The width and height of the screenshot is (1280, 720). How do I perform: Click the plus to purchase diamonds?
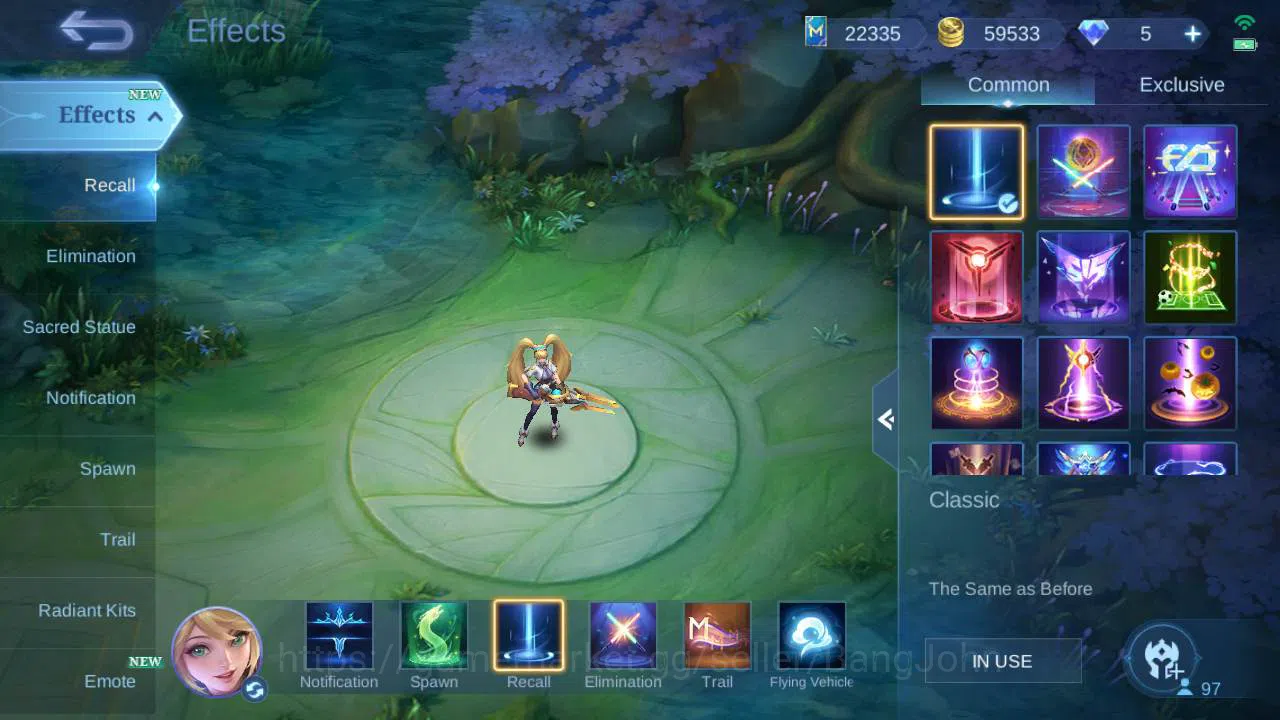1192,33
